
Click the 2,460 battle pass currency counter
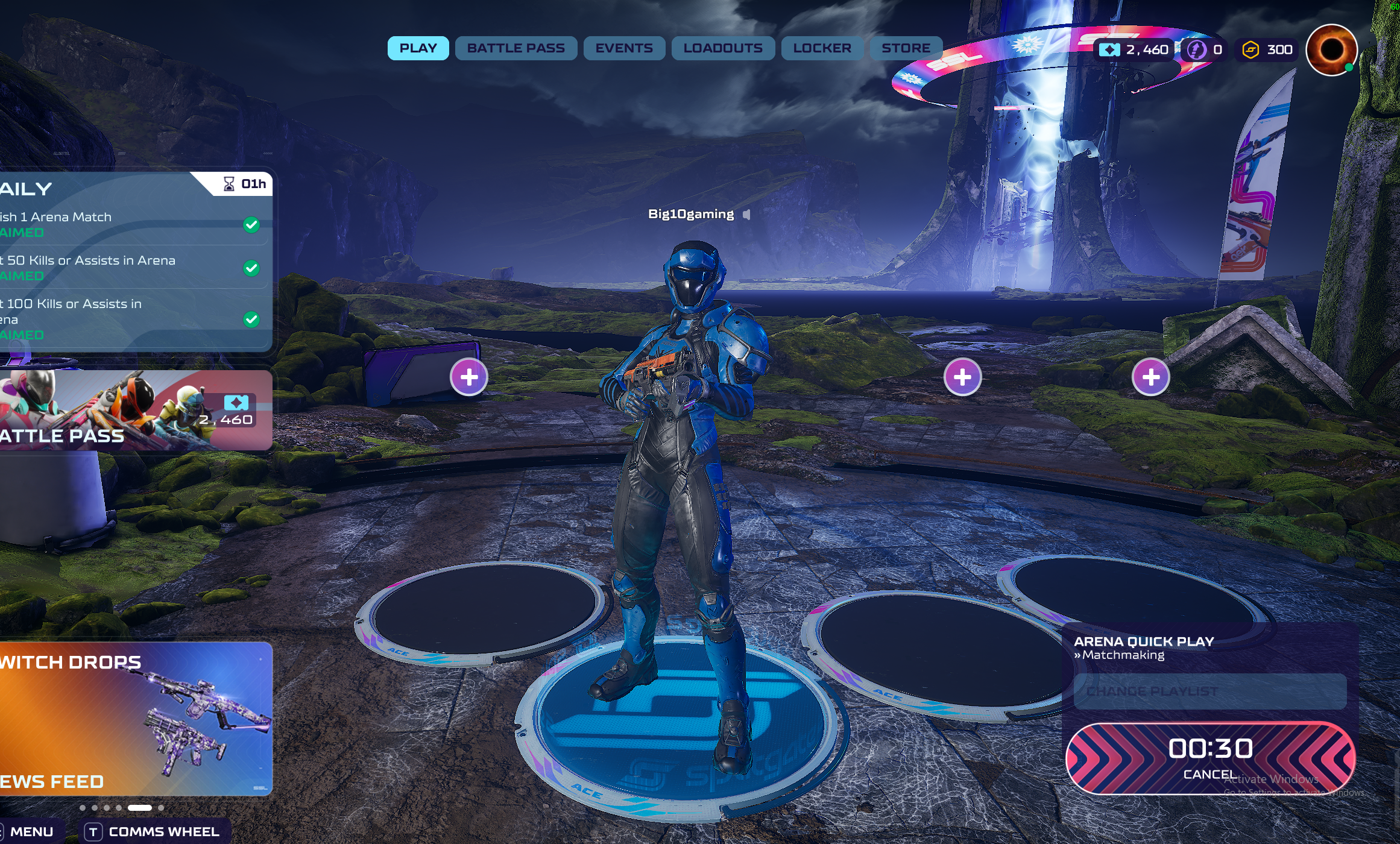(x=1134, y=50)
